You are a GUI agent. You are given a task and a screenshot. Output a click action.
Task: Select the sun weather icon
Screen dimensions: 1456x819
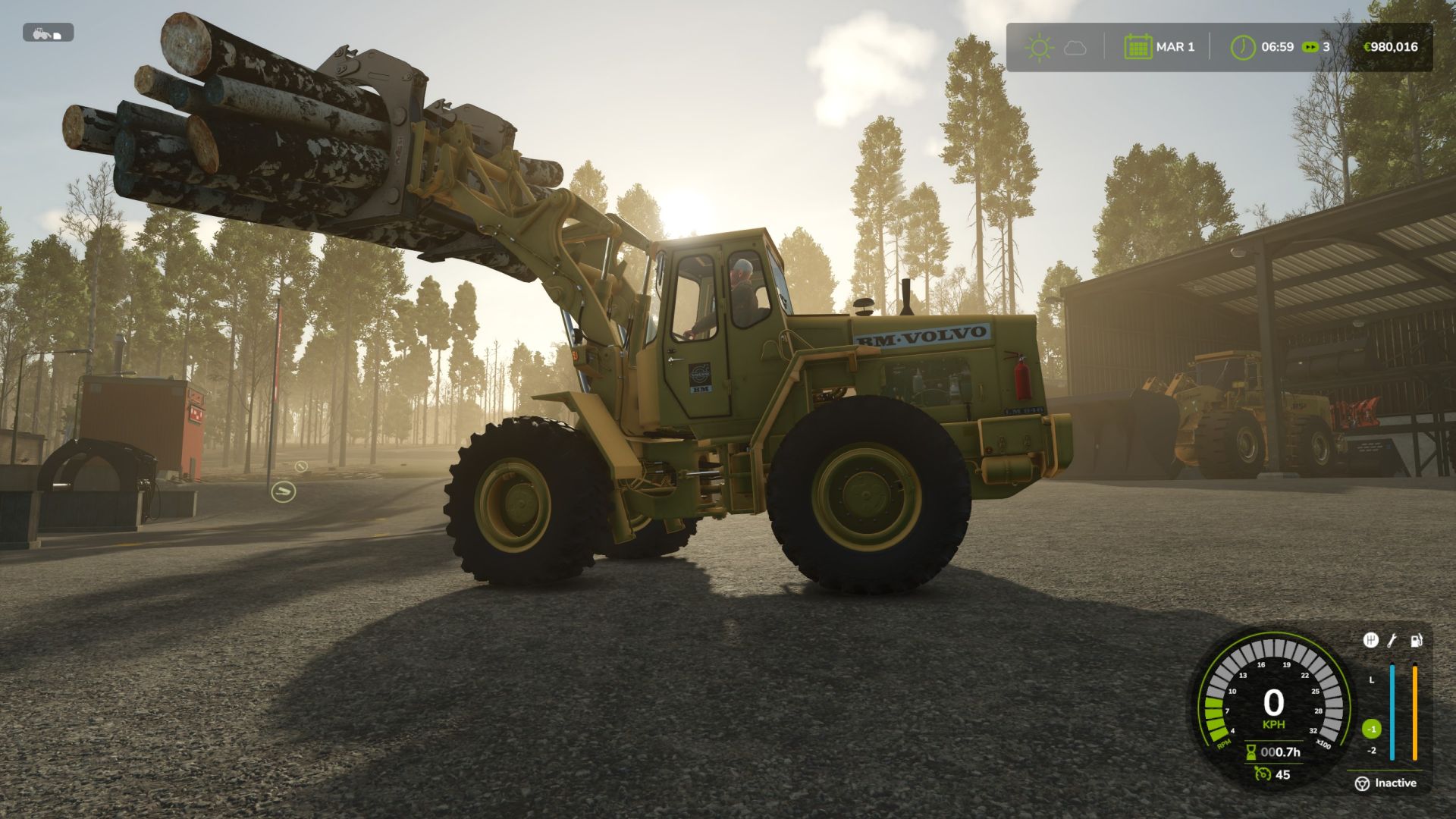point(1040,46)
